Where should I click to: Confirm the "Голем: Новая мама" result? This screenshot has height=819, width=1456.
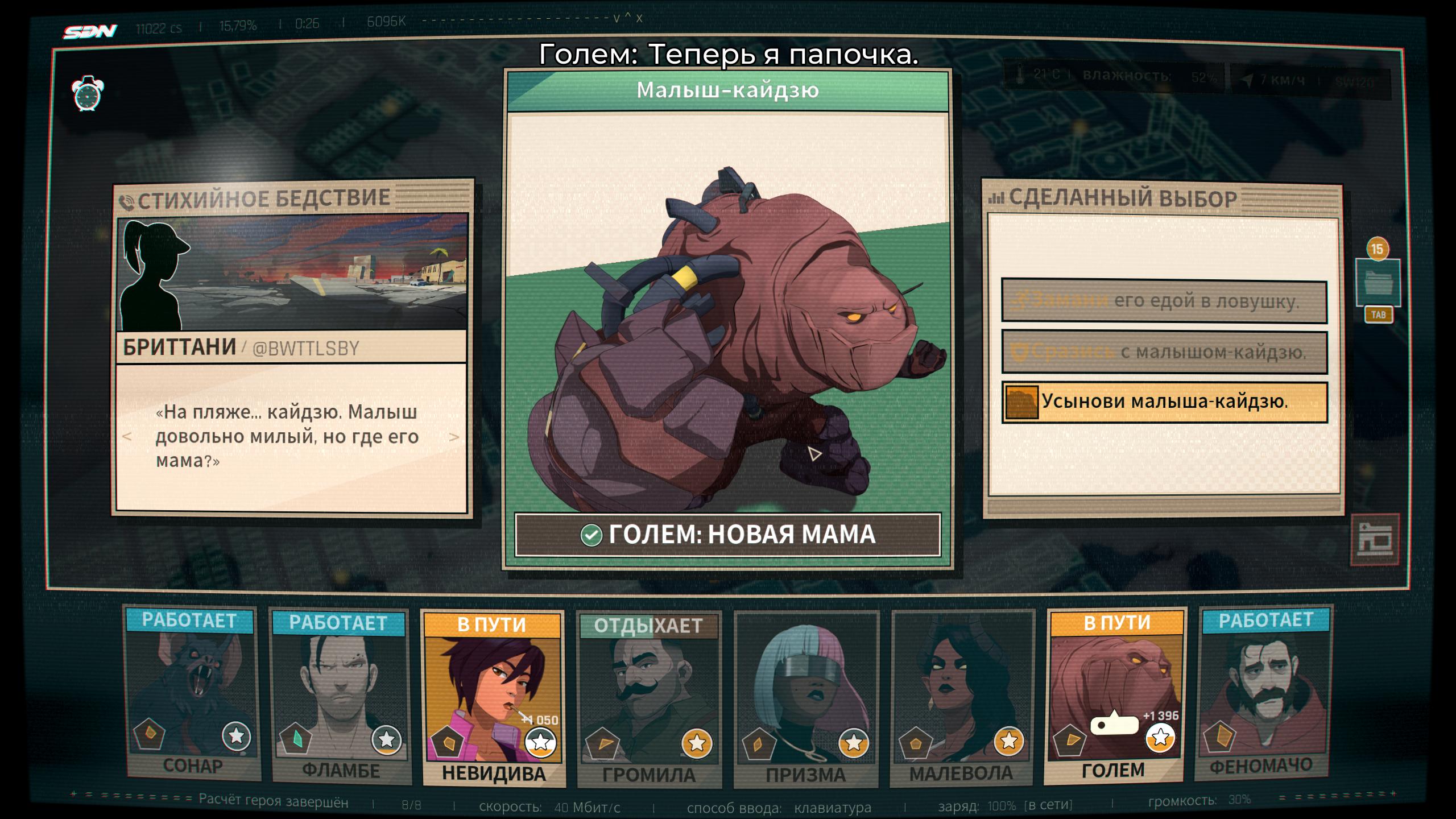click(728, 535)
